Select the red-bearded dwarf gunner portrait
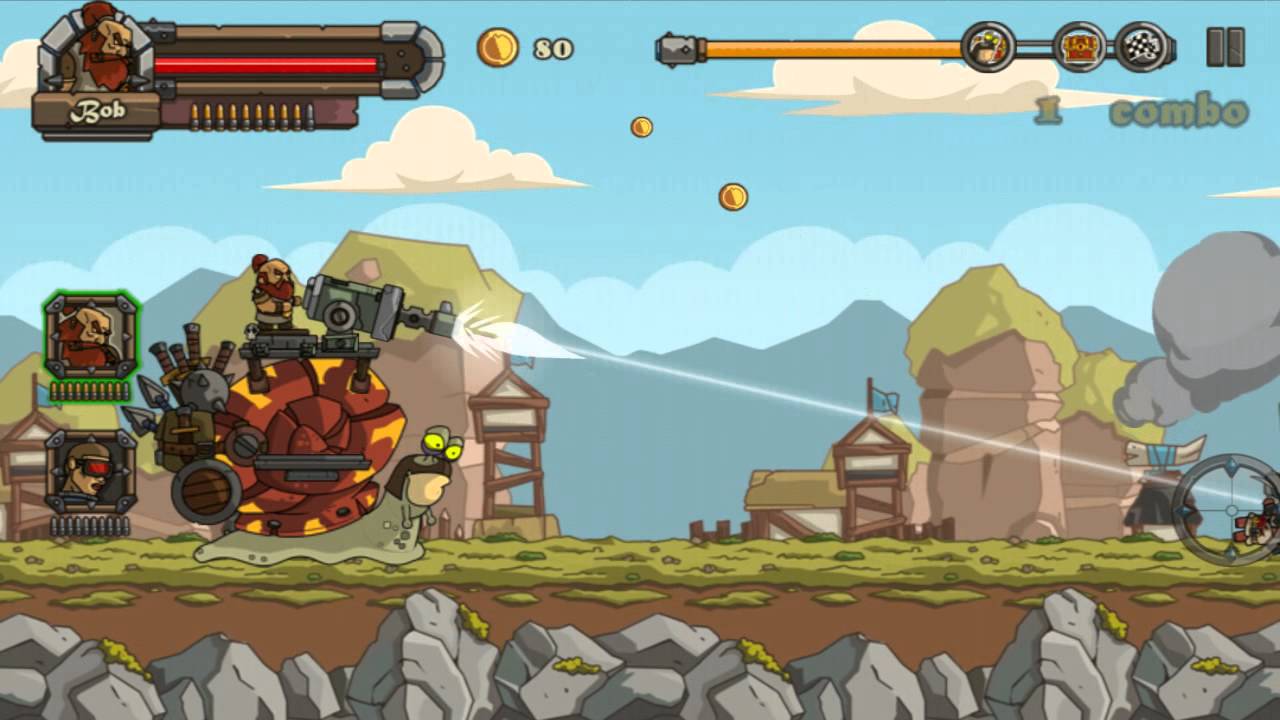The width and height of the screenshot is (1280, 720). [91, 337]
